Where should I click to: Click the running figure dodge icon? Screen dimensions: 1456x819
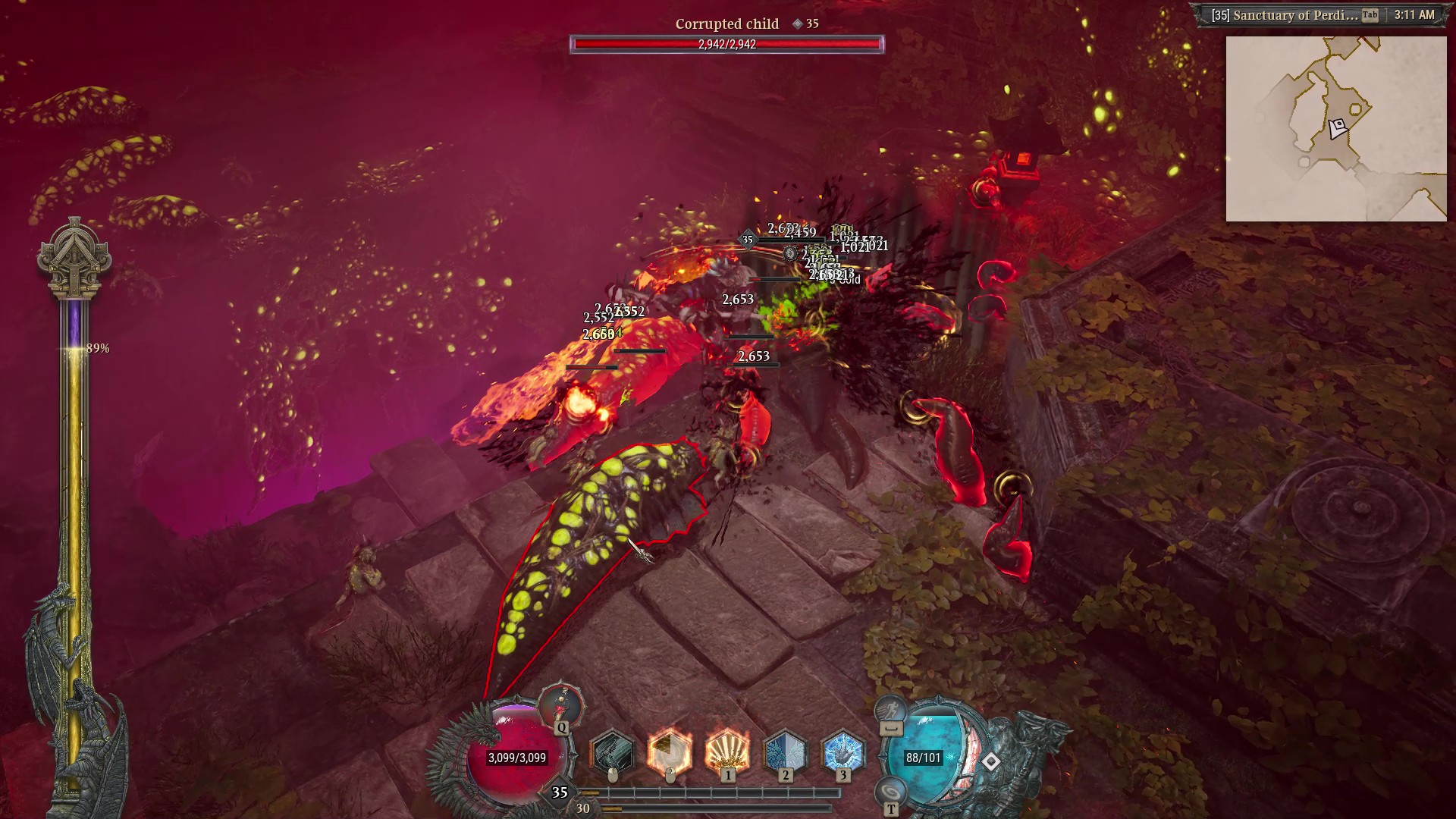click(x=890, y=711)
